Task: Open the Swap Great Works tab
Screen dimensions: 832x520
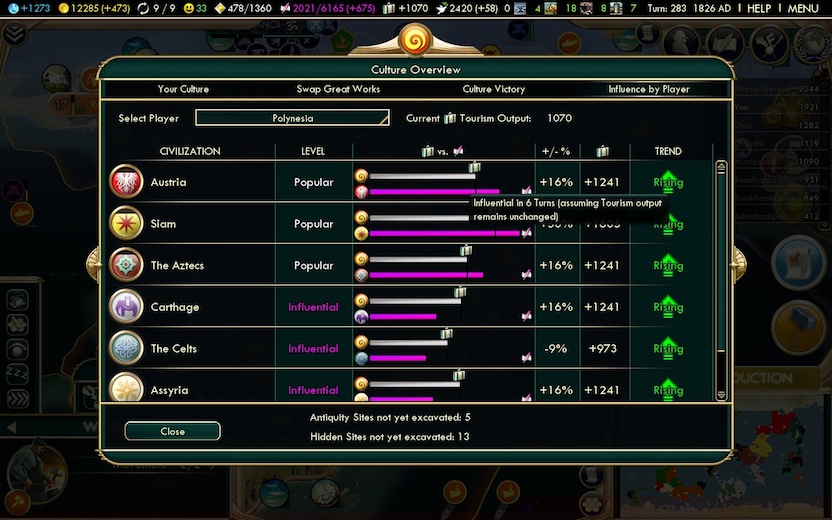Action: click(338, 89)
